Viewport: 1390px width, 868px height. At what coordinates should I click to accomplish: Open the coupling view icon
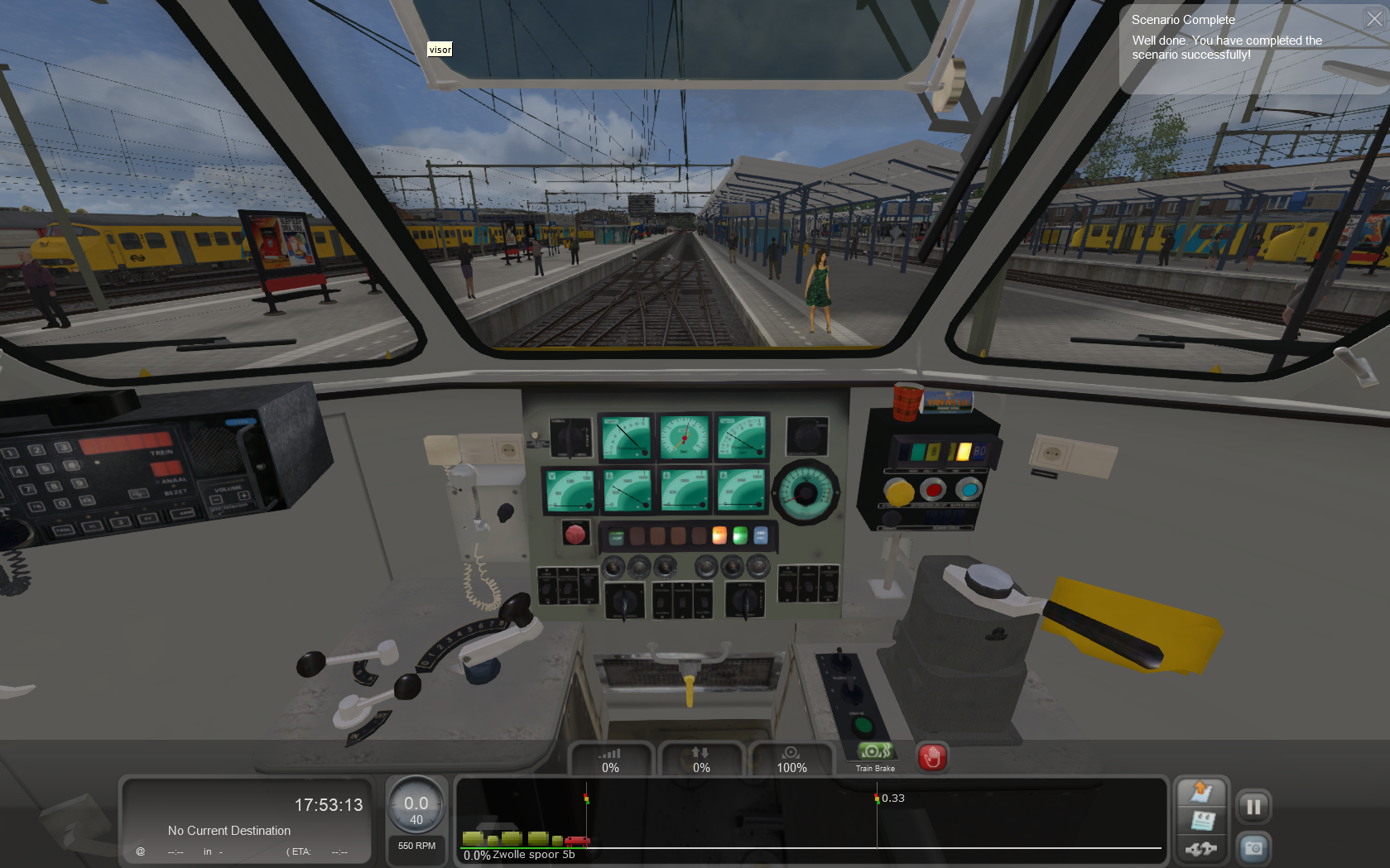point(1201,849)
